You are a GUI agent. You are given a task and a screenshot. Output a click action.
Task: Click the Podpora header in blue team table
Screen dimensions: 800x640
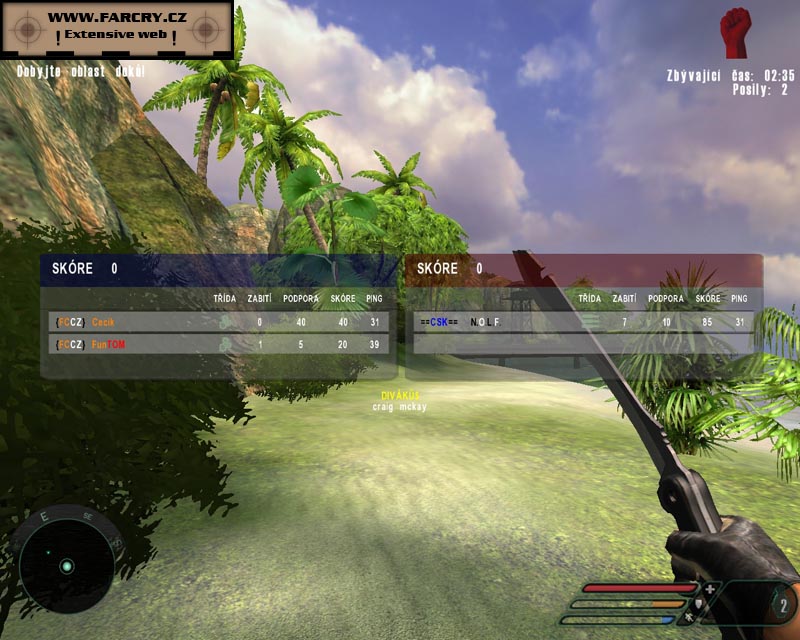[x=301, y=298]
